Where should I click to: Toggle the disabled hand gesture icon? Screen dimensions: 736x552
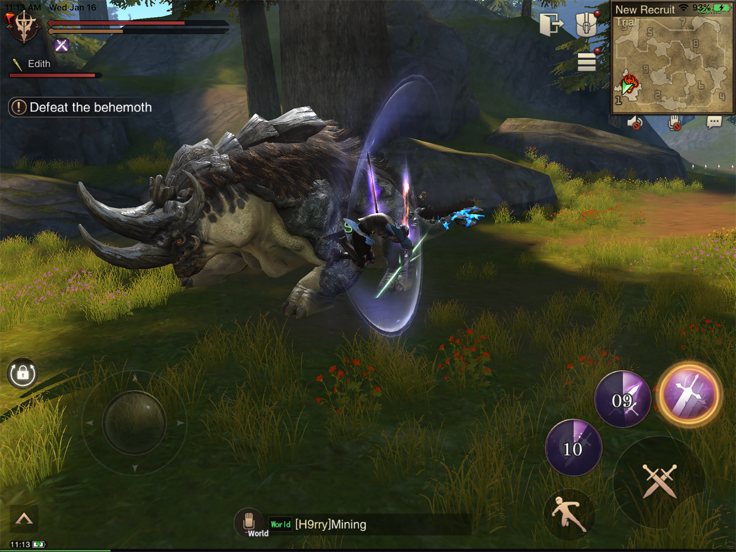[675, 122]
